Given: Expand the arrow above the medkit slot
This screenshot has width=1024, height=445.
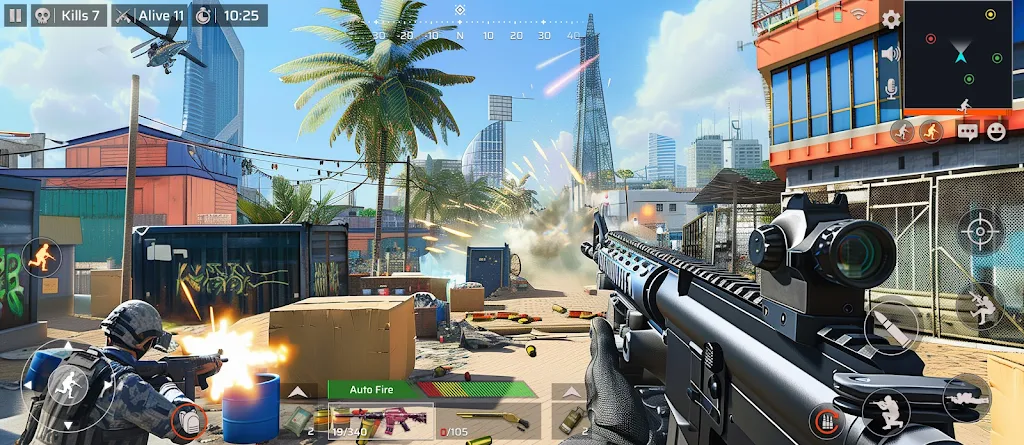Looking at the screenshot, I should (x=299, y=391).
